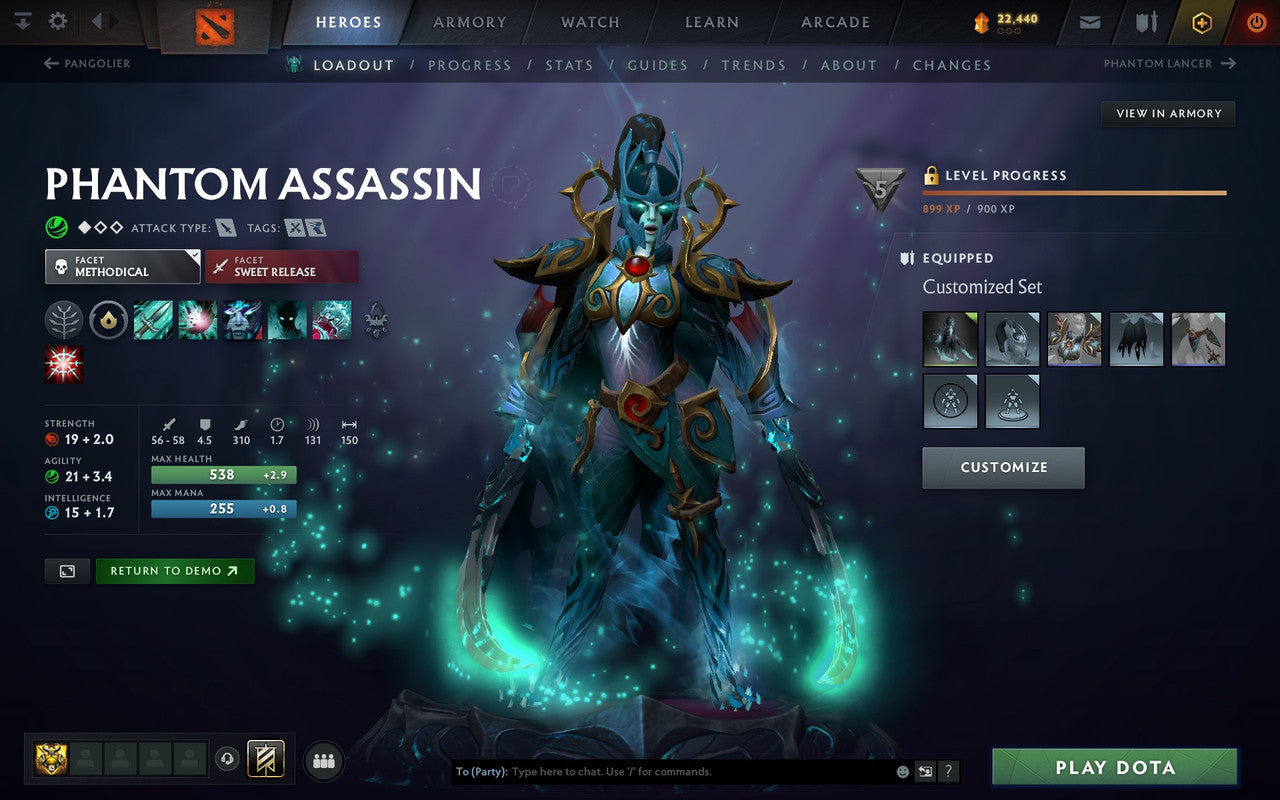The height and width of the screenshot is (800, 1280).
Task: Click Return to Demo
Action: pos(175,570)
